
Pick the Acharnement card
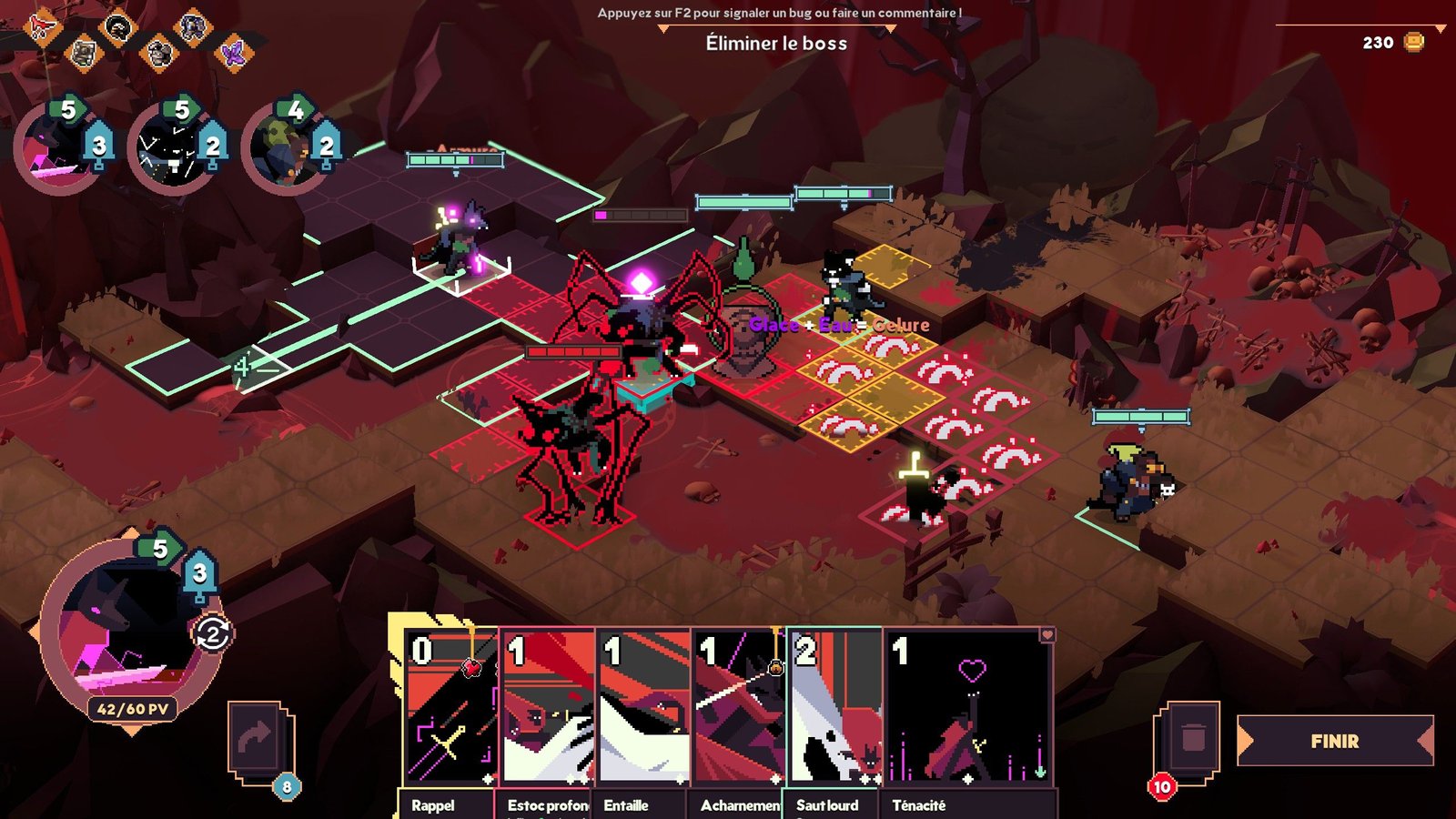tap(739, 708)
